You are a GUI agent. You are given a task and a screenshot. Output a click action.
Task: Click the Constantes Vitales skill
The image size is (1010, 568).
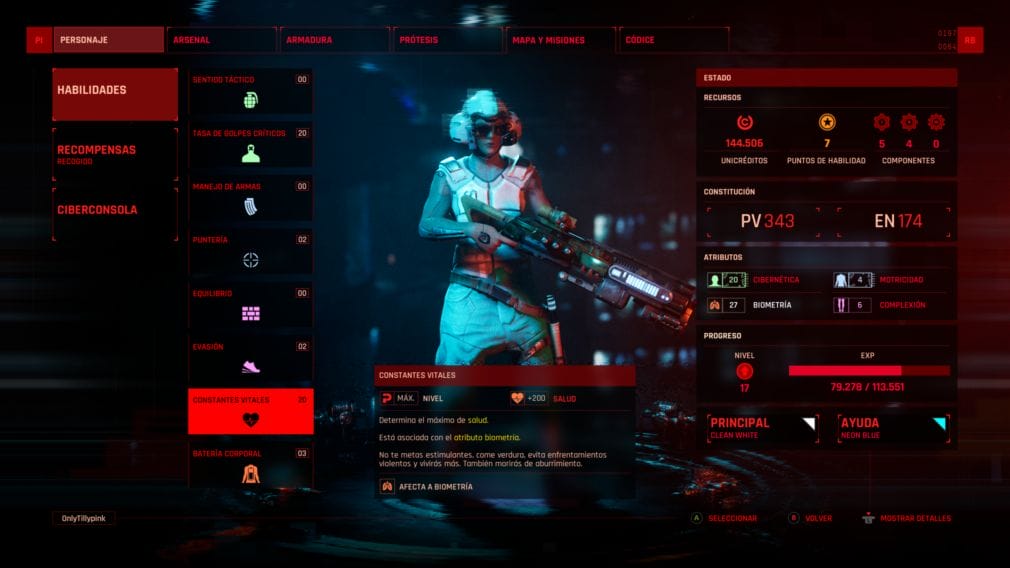[250, 411]
